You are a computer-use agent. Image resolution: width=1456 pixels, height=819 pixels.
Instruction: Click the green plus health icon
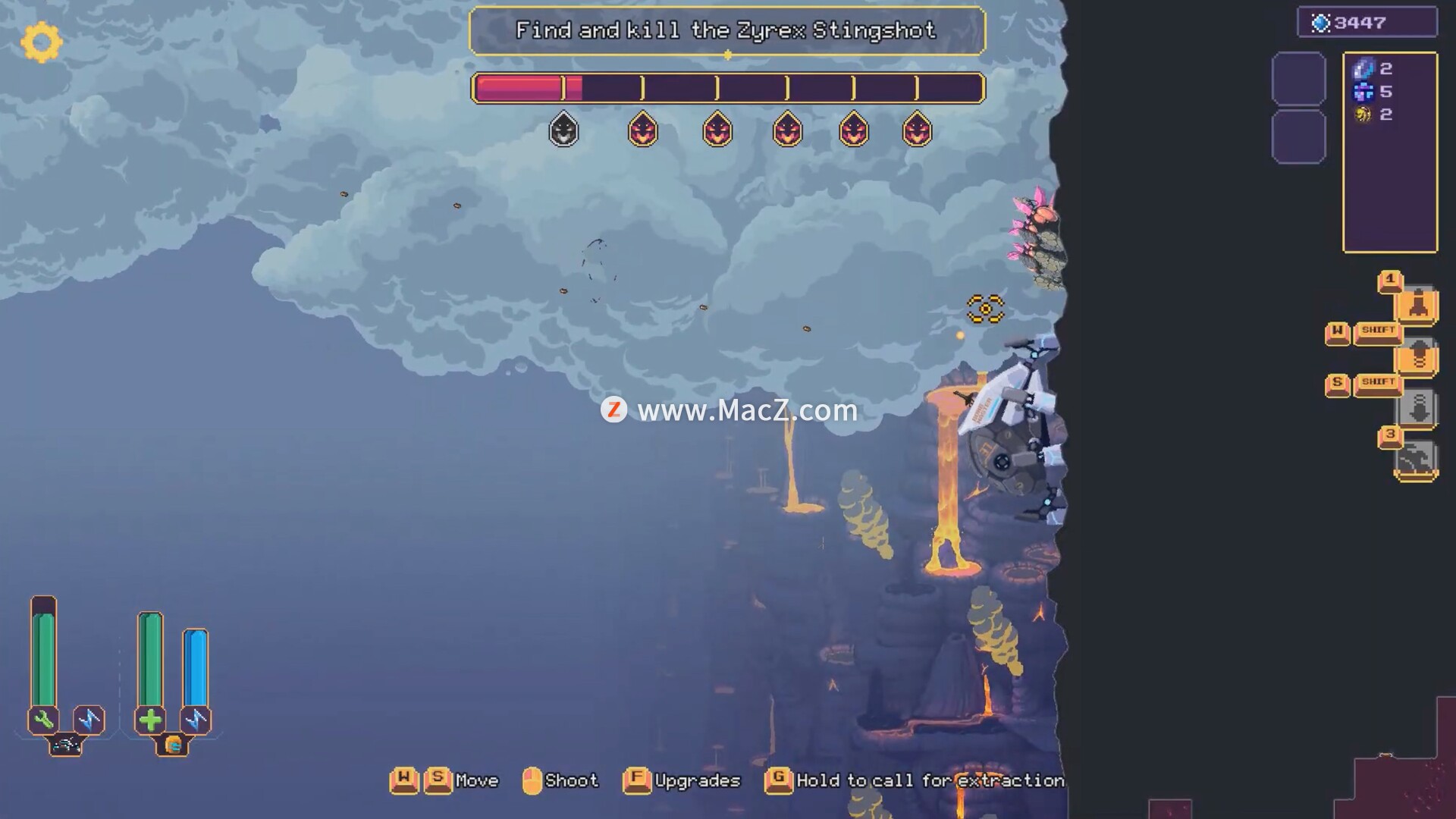[x=150, y=719]
